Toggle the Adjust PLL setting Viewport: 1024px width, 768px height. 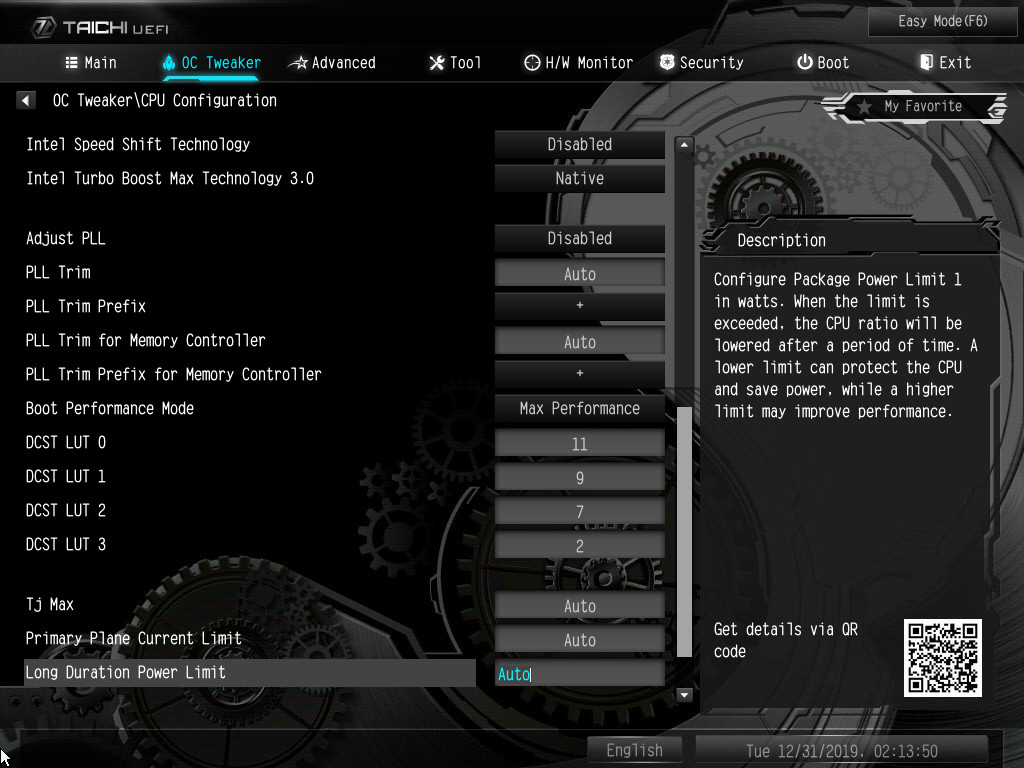(579, 238)
